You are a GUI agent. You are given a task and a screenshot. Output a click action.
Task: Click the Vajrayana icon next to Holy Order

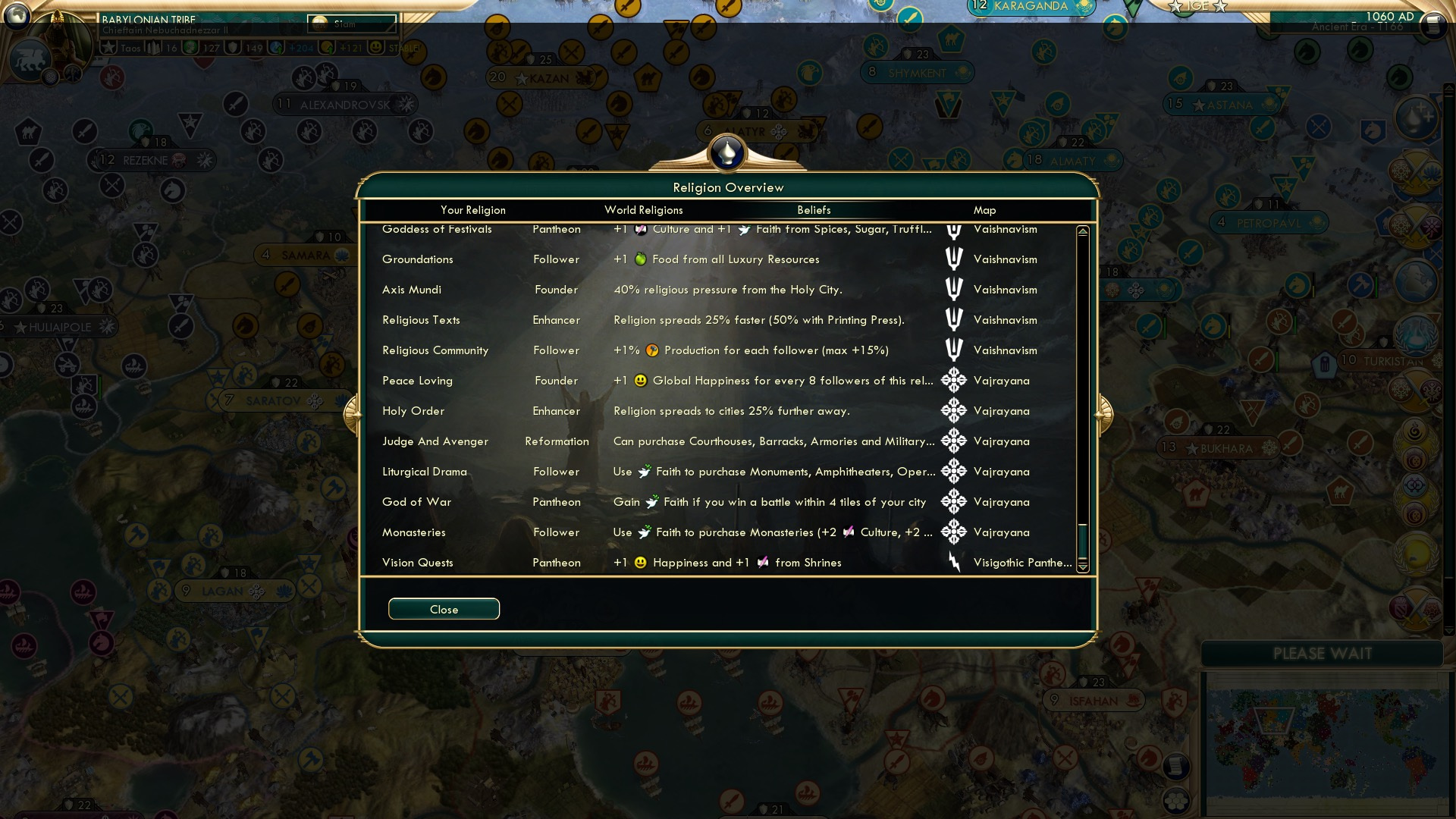pos(953,410)
